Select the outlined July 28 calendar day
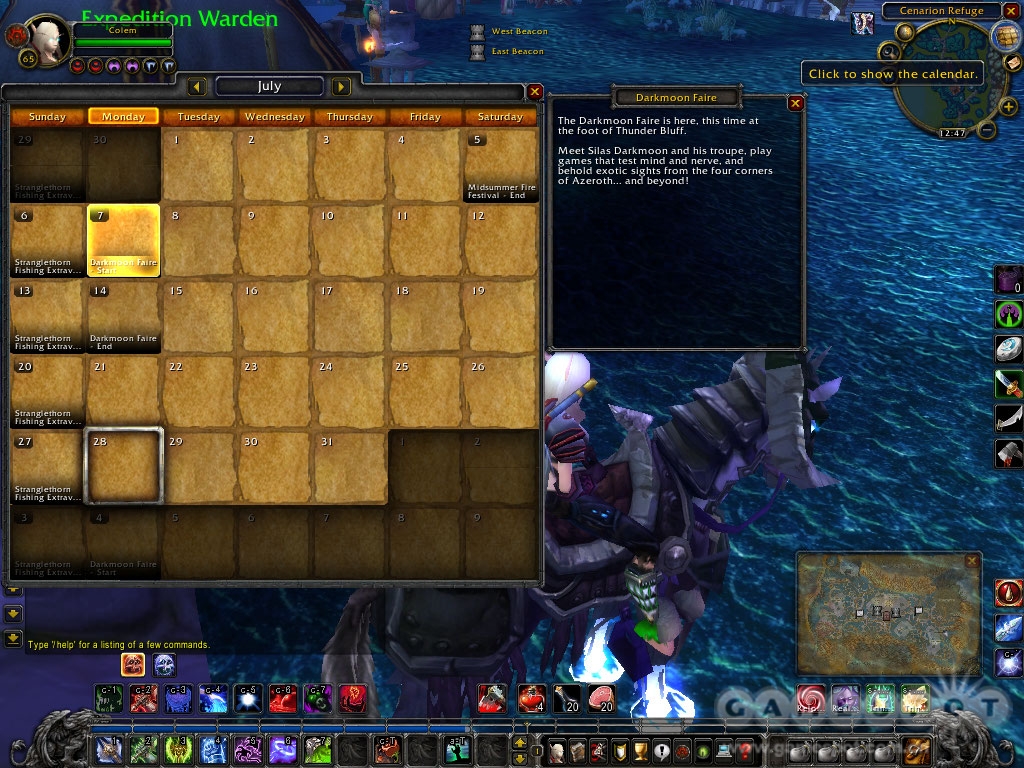 [x=124, y=466]
